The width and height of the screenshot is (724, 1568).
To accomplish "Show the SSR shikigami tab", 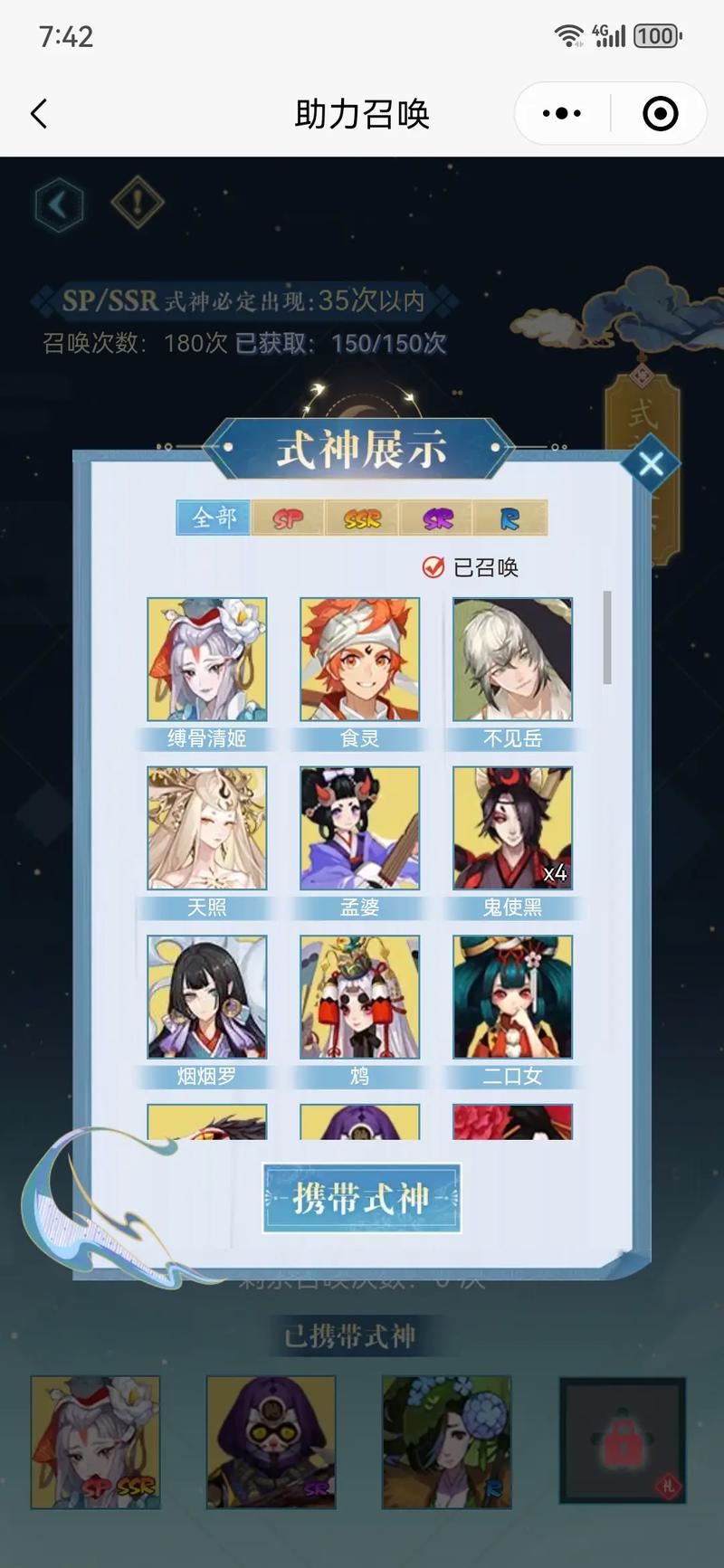I will (362, 518).
